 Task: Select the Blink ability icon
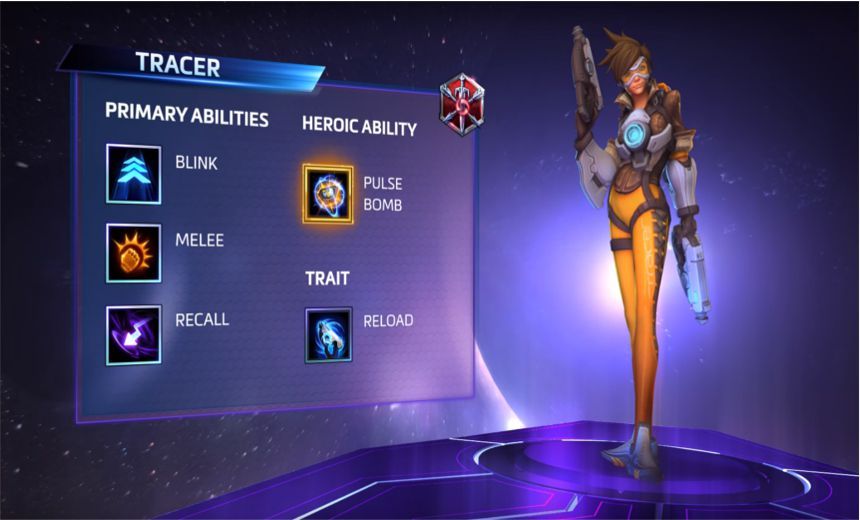(133, 173)
